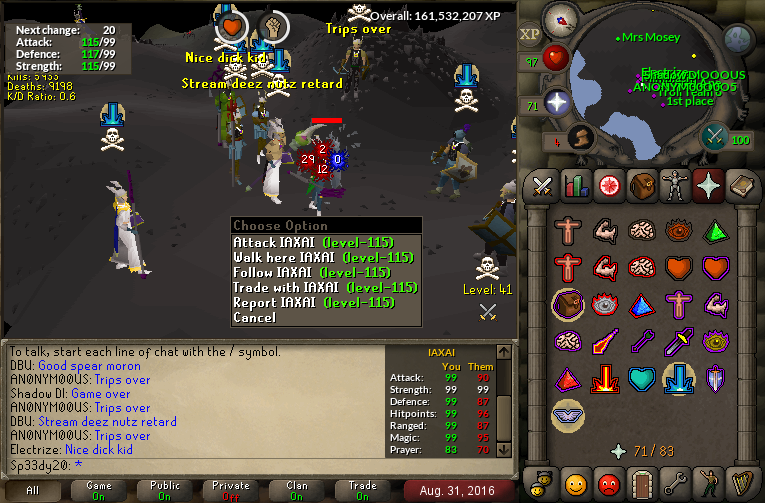Open the world map globe
Image resolution: width=765 pixels, height=504 pixels.
click(x=738, y=38)
